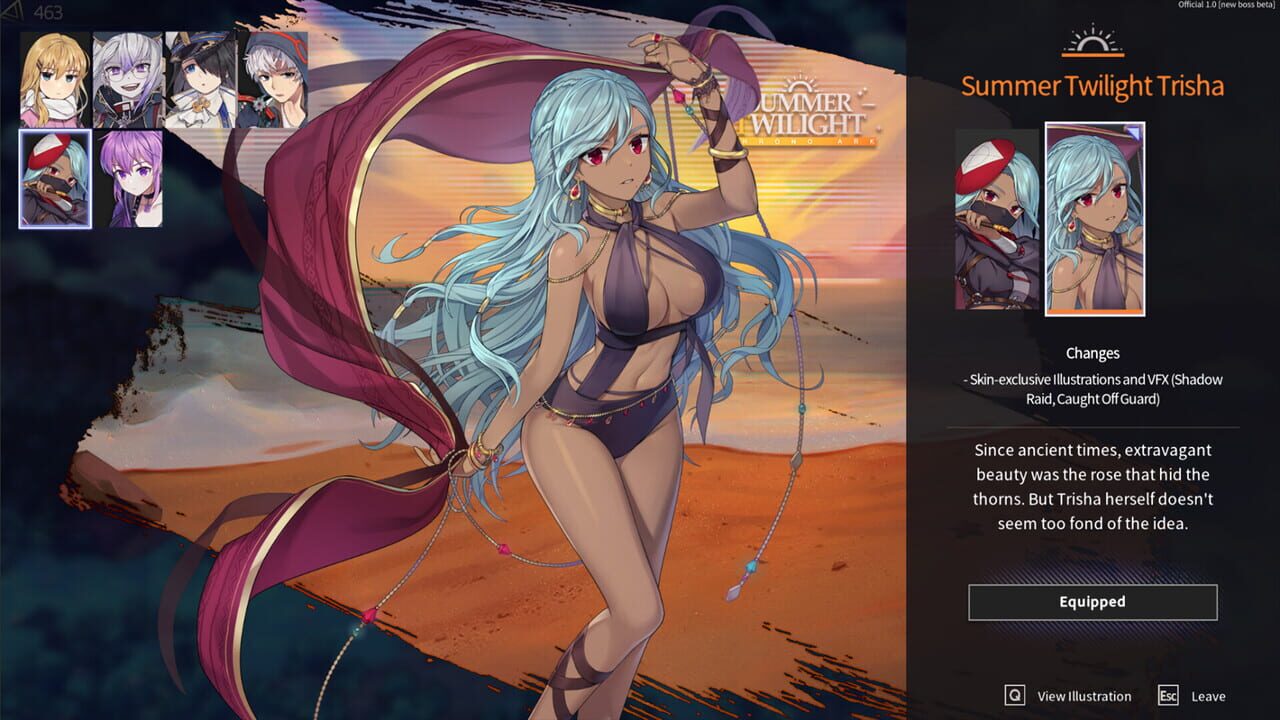Click the Q key icon for View Illustration
Screen dimensions: 1280x720
tap(1013, 696)
